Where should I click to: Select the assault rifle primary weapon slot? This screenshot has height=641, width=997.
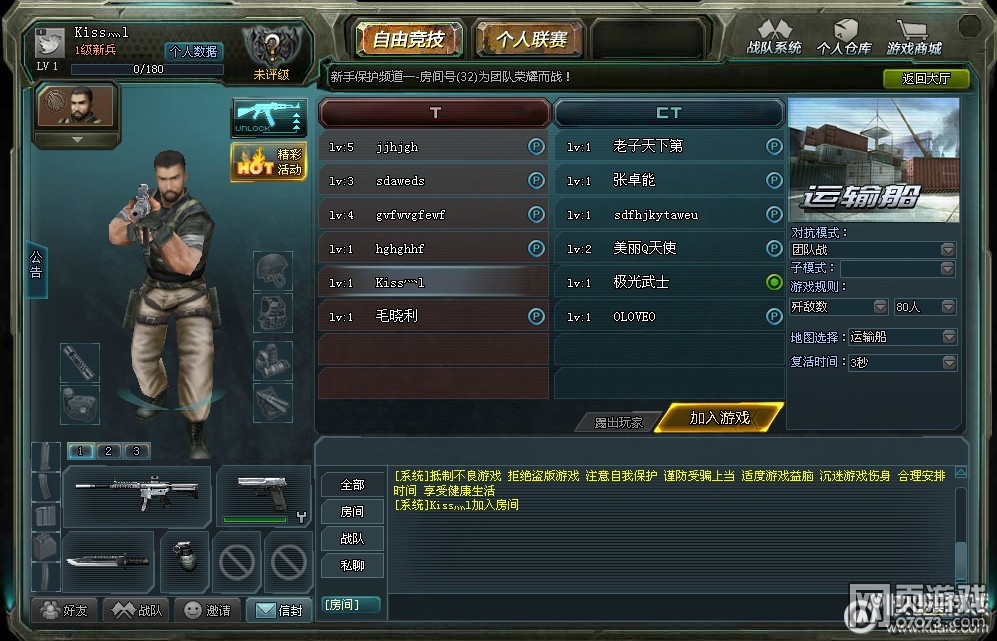[137, 494]
